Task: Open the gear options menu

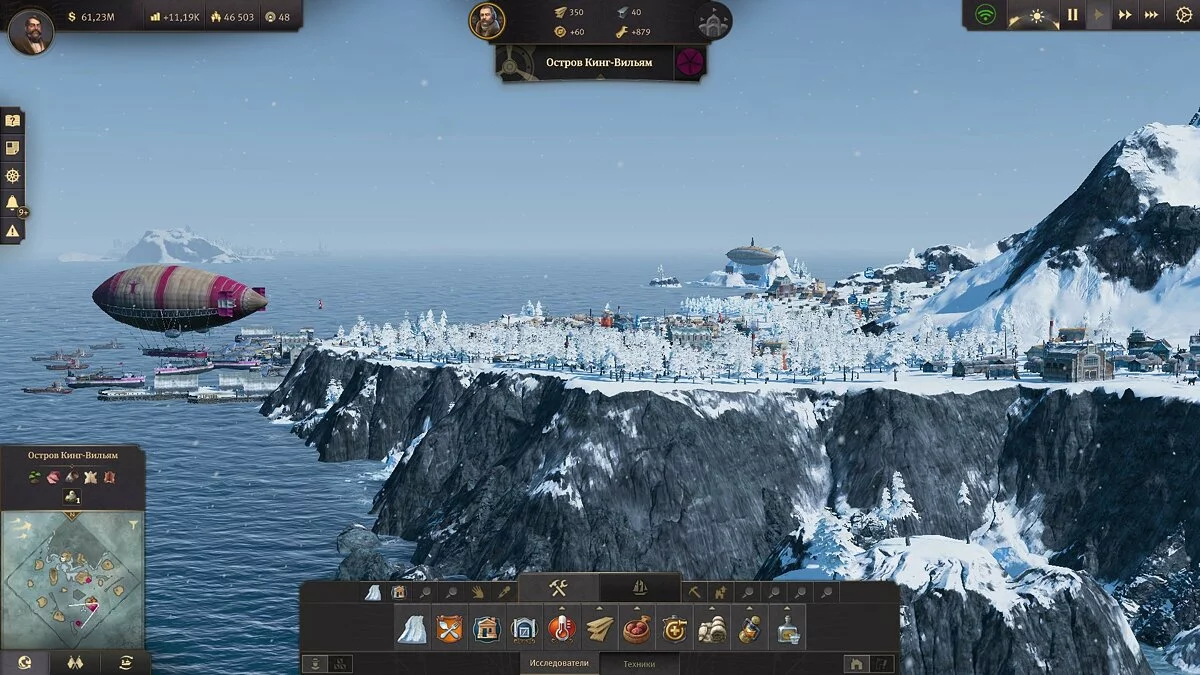Action: [1184, 15]
